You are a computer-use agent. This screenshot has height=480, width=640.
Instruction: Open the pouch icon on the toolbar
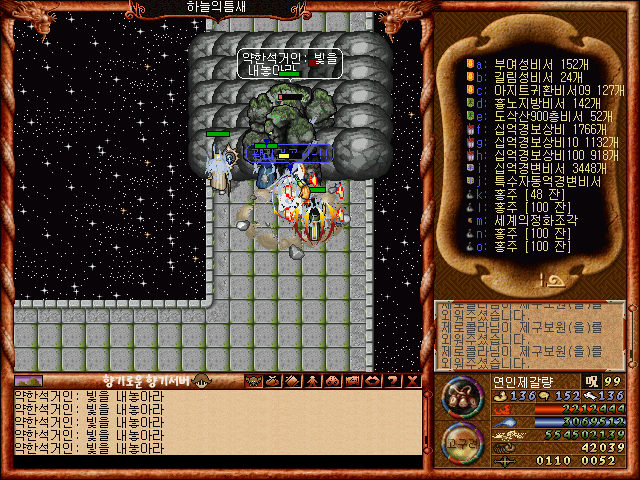[272, 380]
